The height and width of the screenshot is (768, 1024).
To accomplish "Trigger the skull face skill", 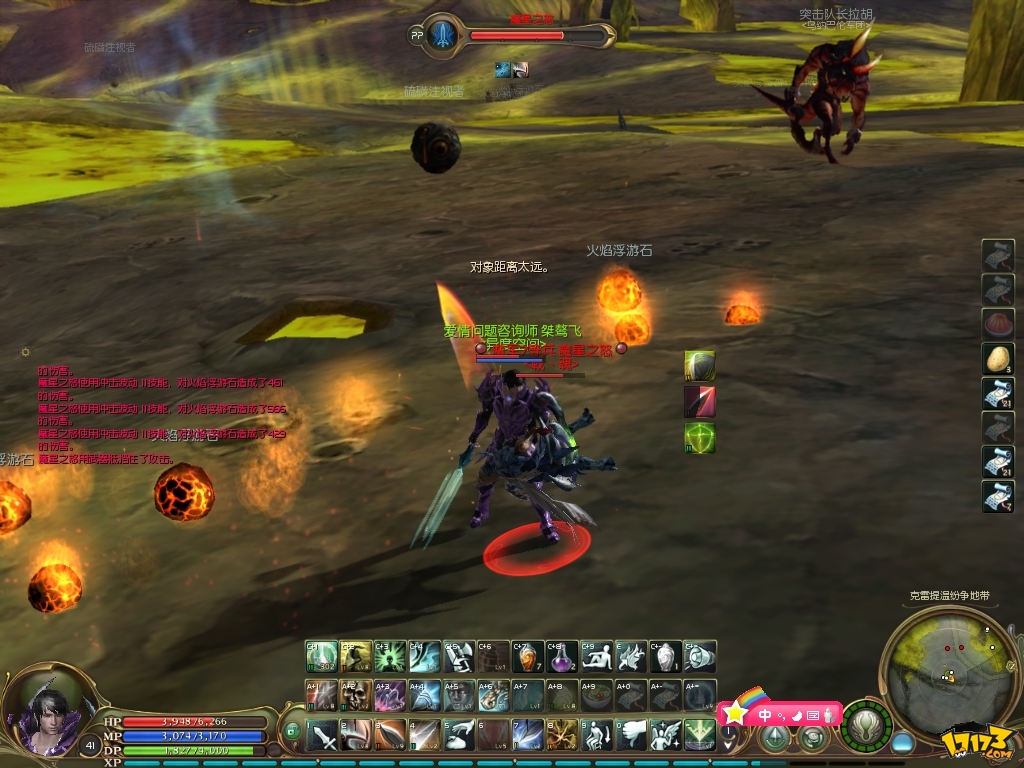I will (356, 695).
